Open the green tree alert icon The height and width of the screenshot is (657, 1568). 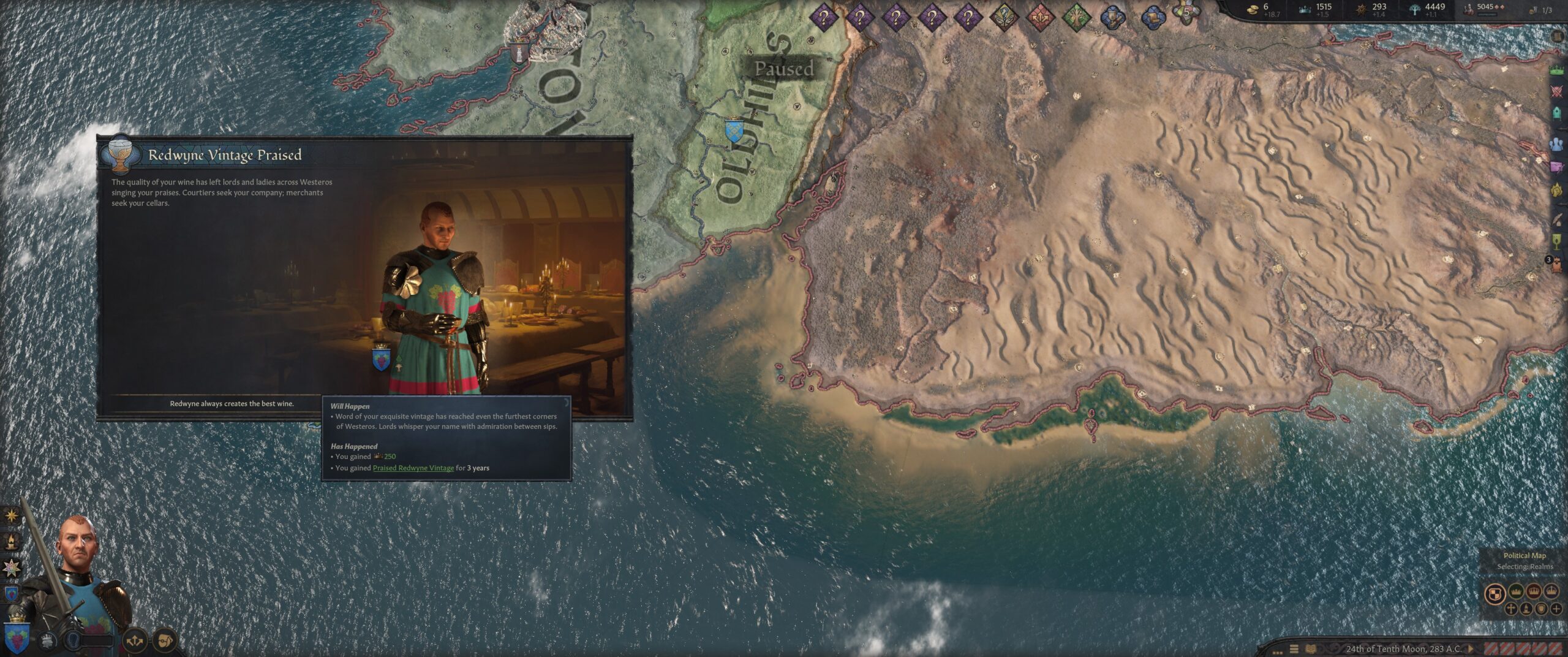[1076, 18]
